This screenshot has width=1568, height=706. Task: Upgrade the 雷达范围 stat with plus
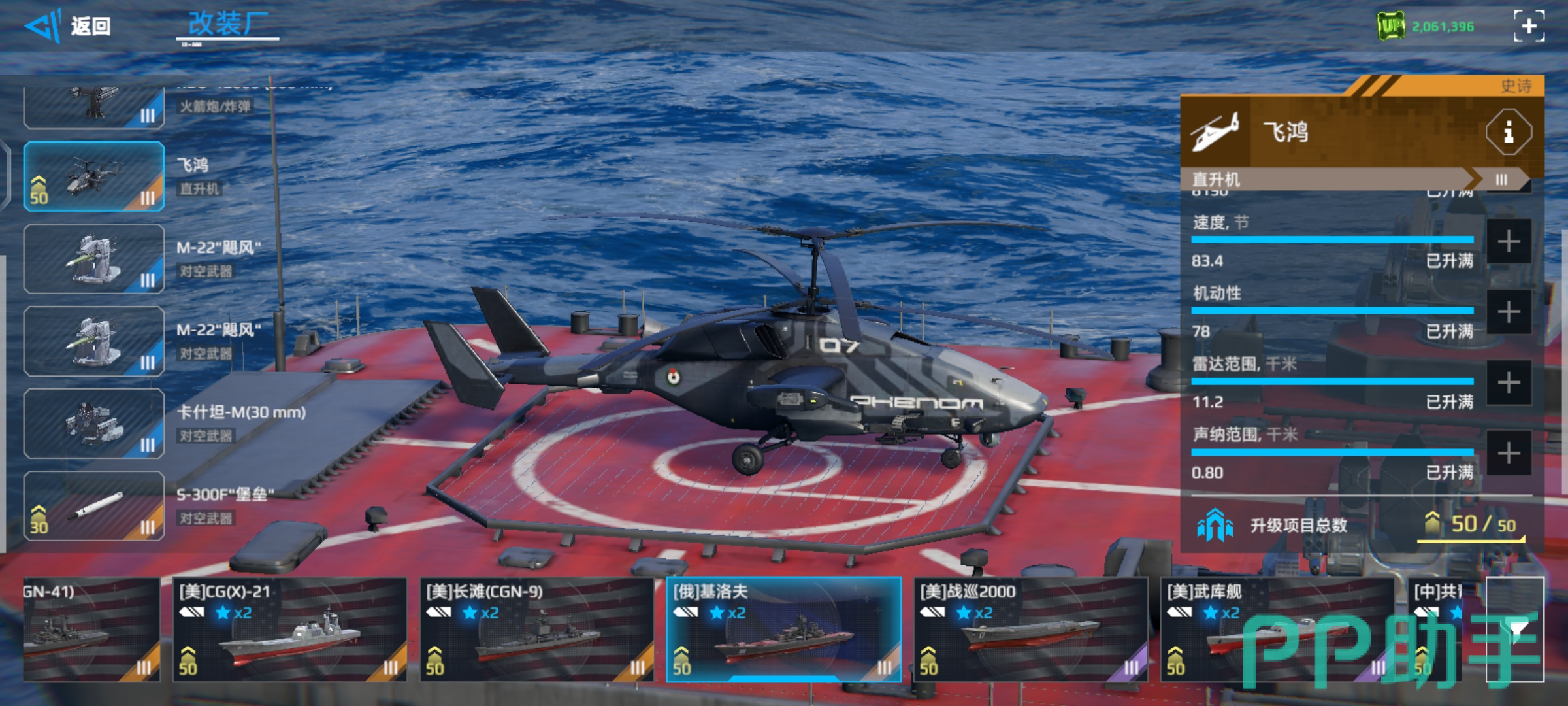click(x=1509, y=383)
